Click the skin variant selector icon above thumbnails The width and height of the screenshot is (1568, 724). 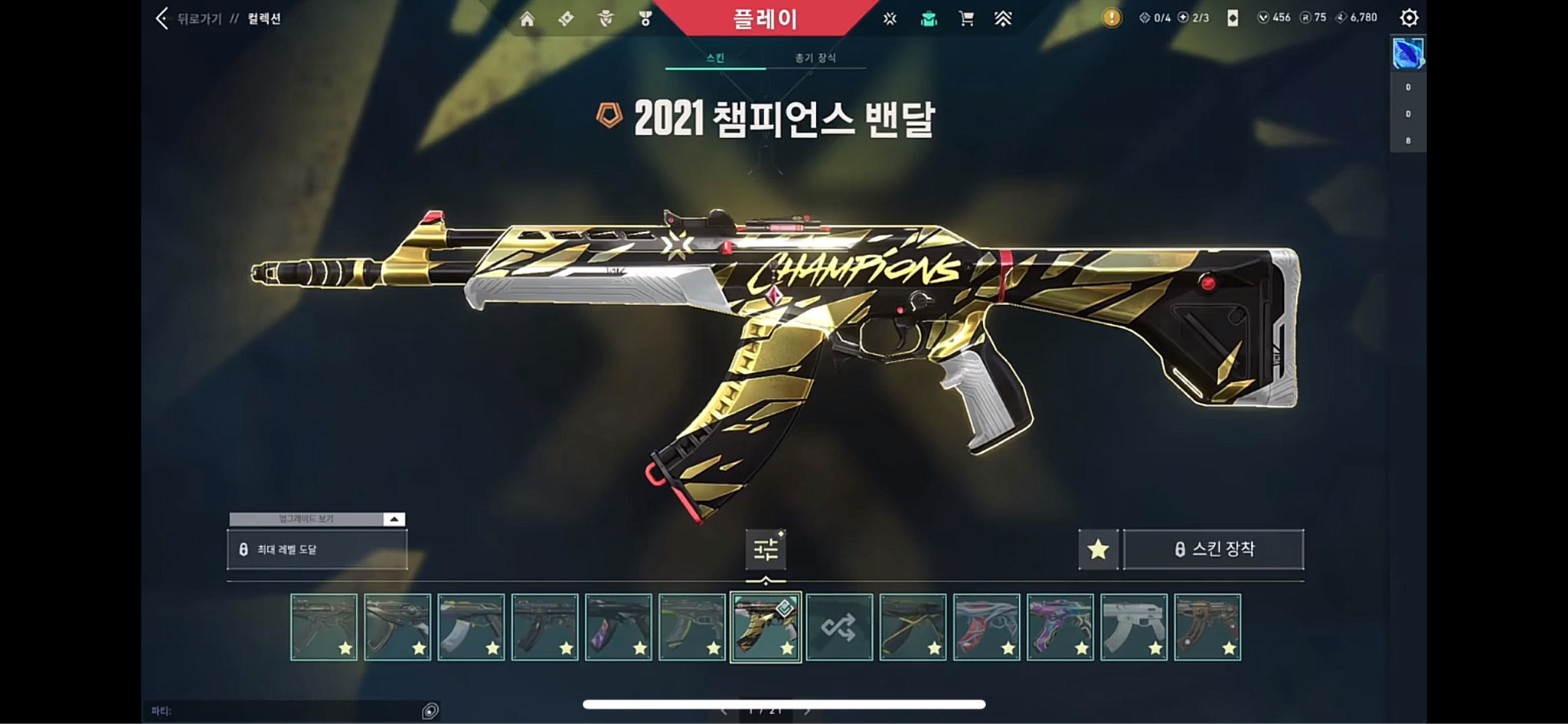(x=764, y=549)
